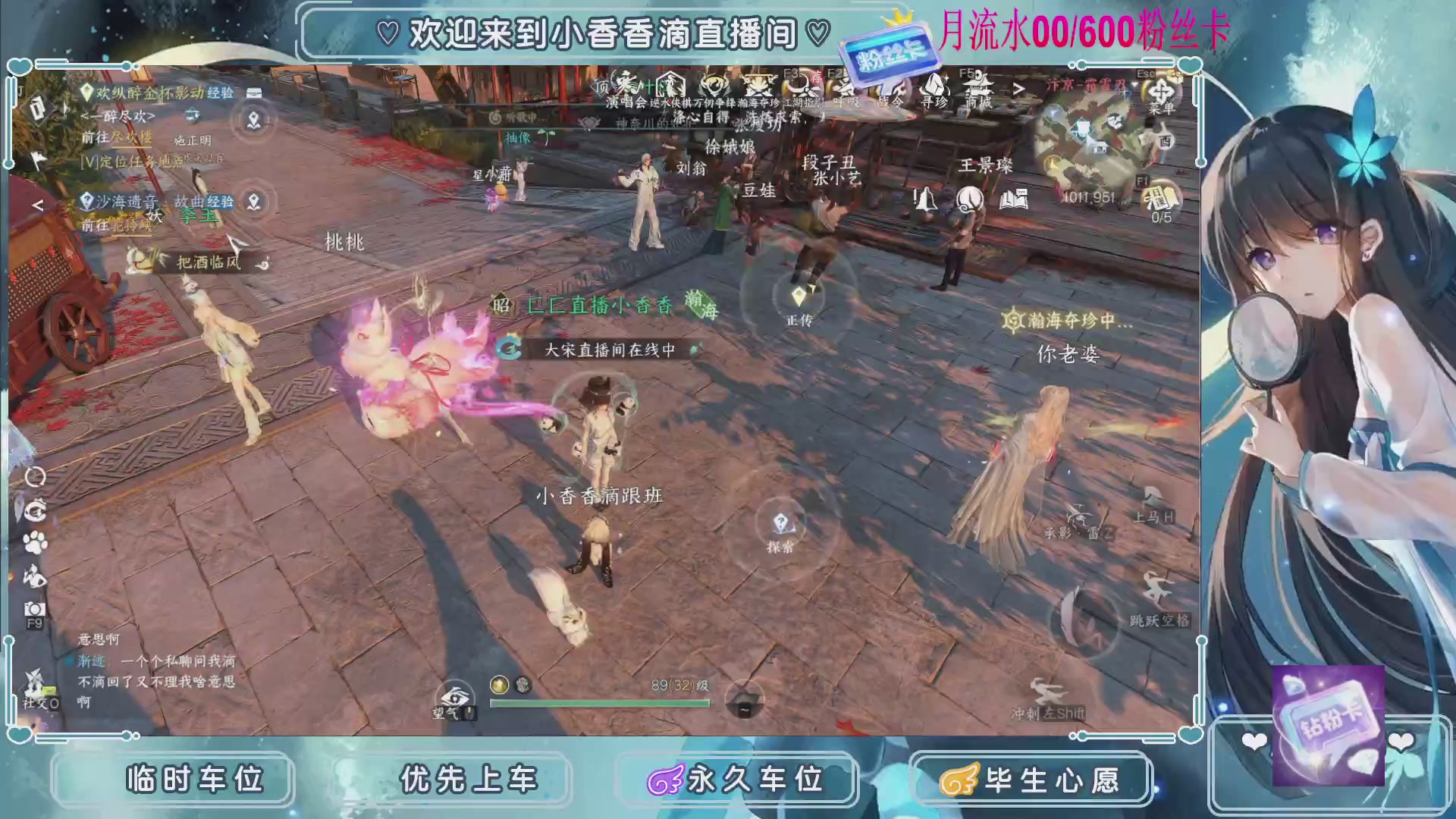Open the 瀚海夺珍 event icon
The image size is (1456, 819).
point(758,86)
